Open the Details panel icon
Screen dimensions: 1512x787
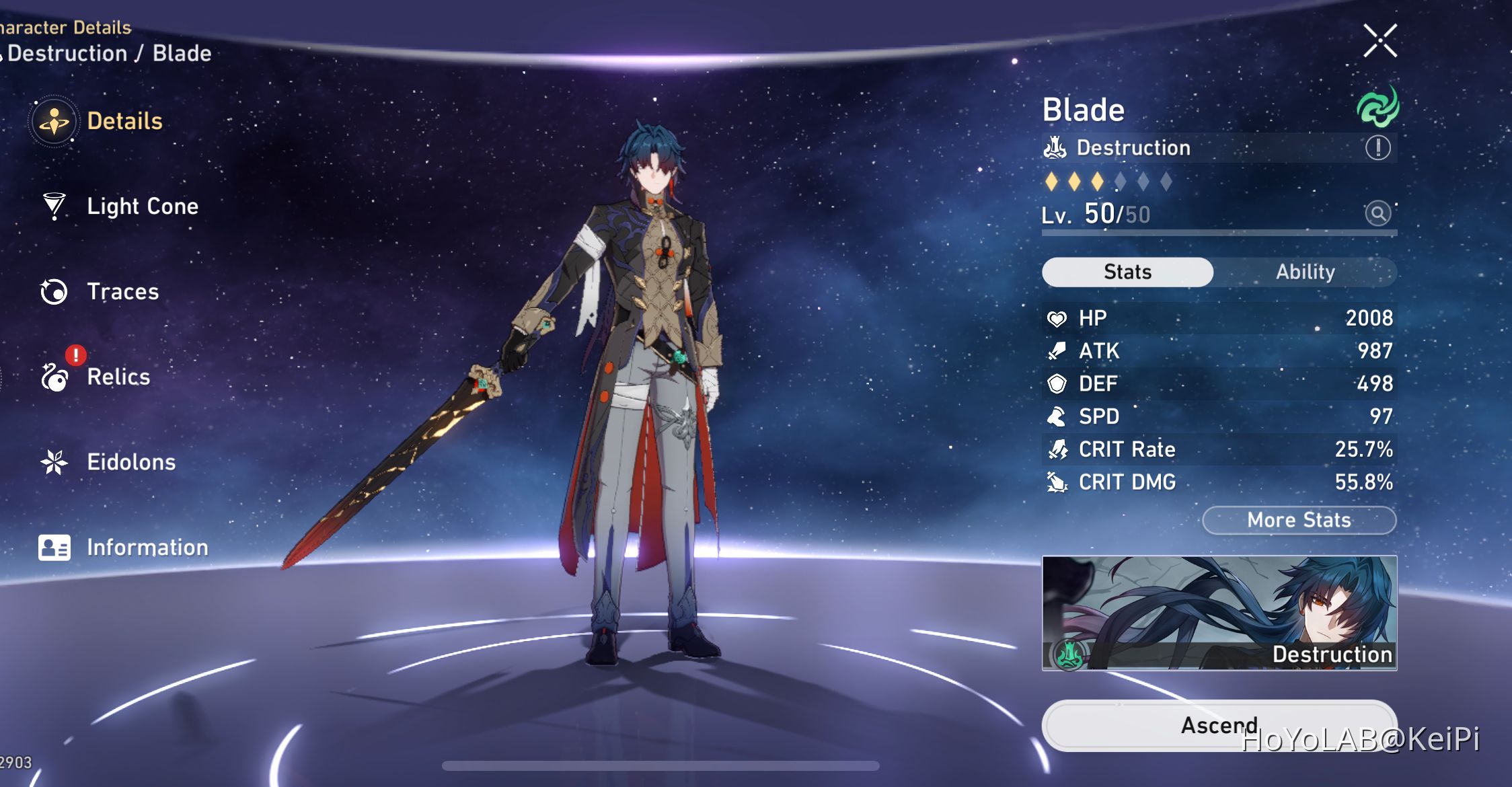click(x=54, y=121)
